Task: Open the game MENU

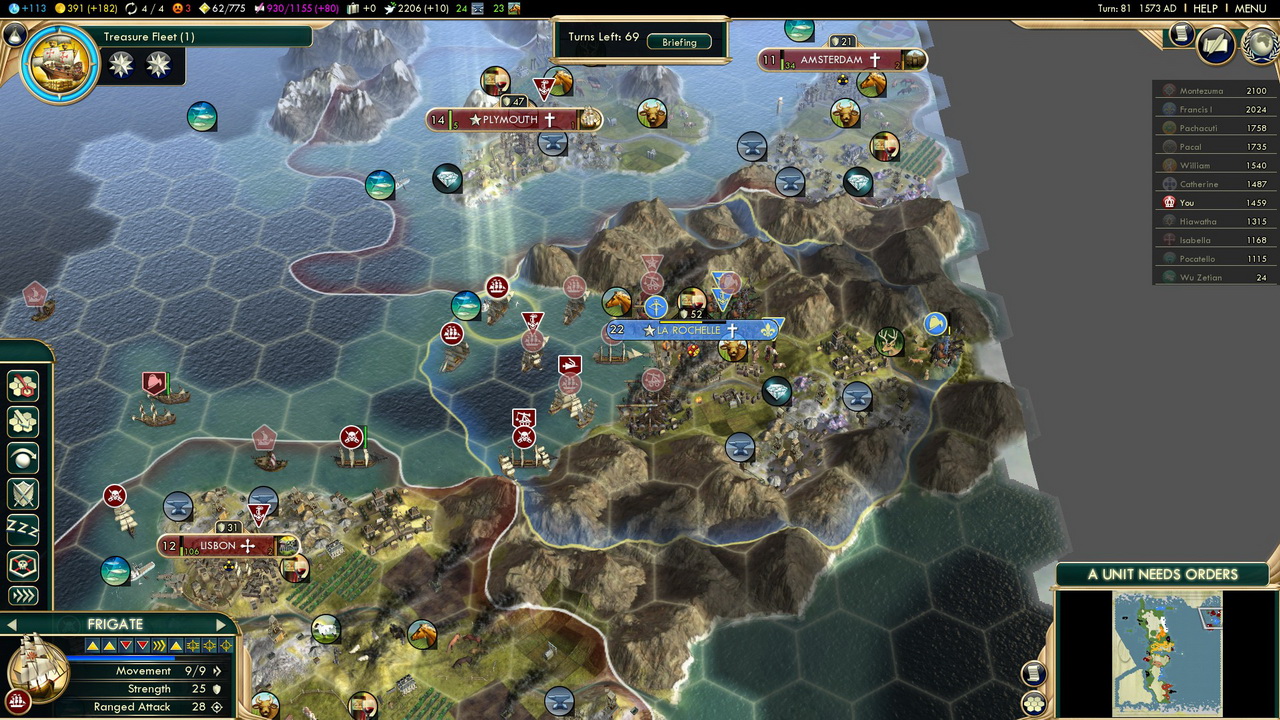Action: tap(1250, 8)
